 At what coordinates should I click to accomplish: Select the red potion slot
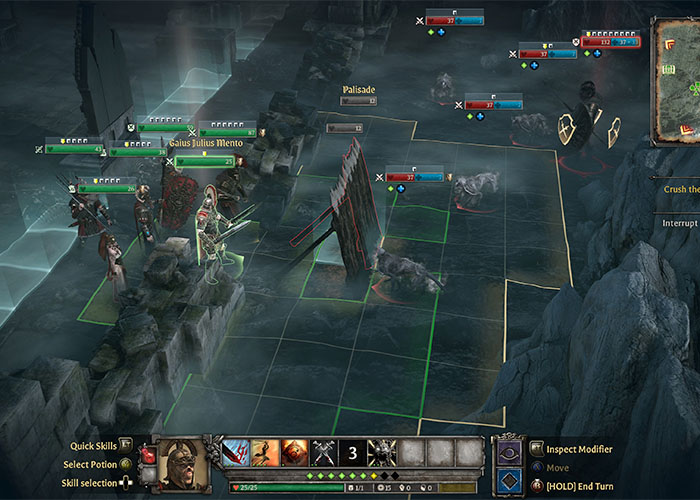[149, 455]
